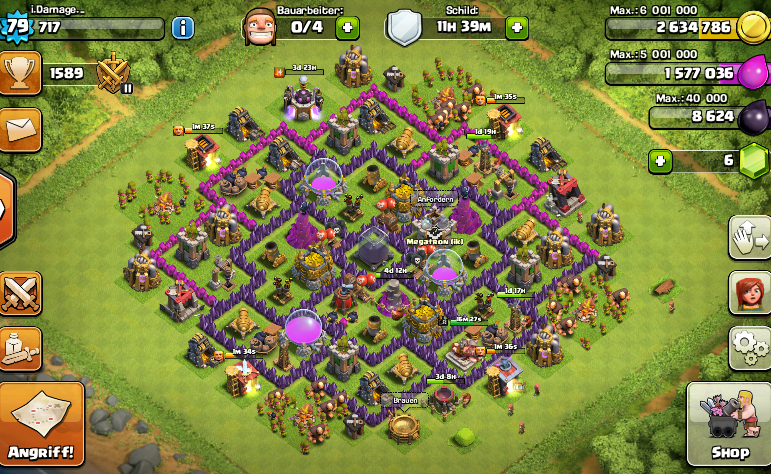
Task: Open the Shop
Action: pos(730,425)
